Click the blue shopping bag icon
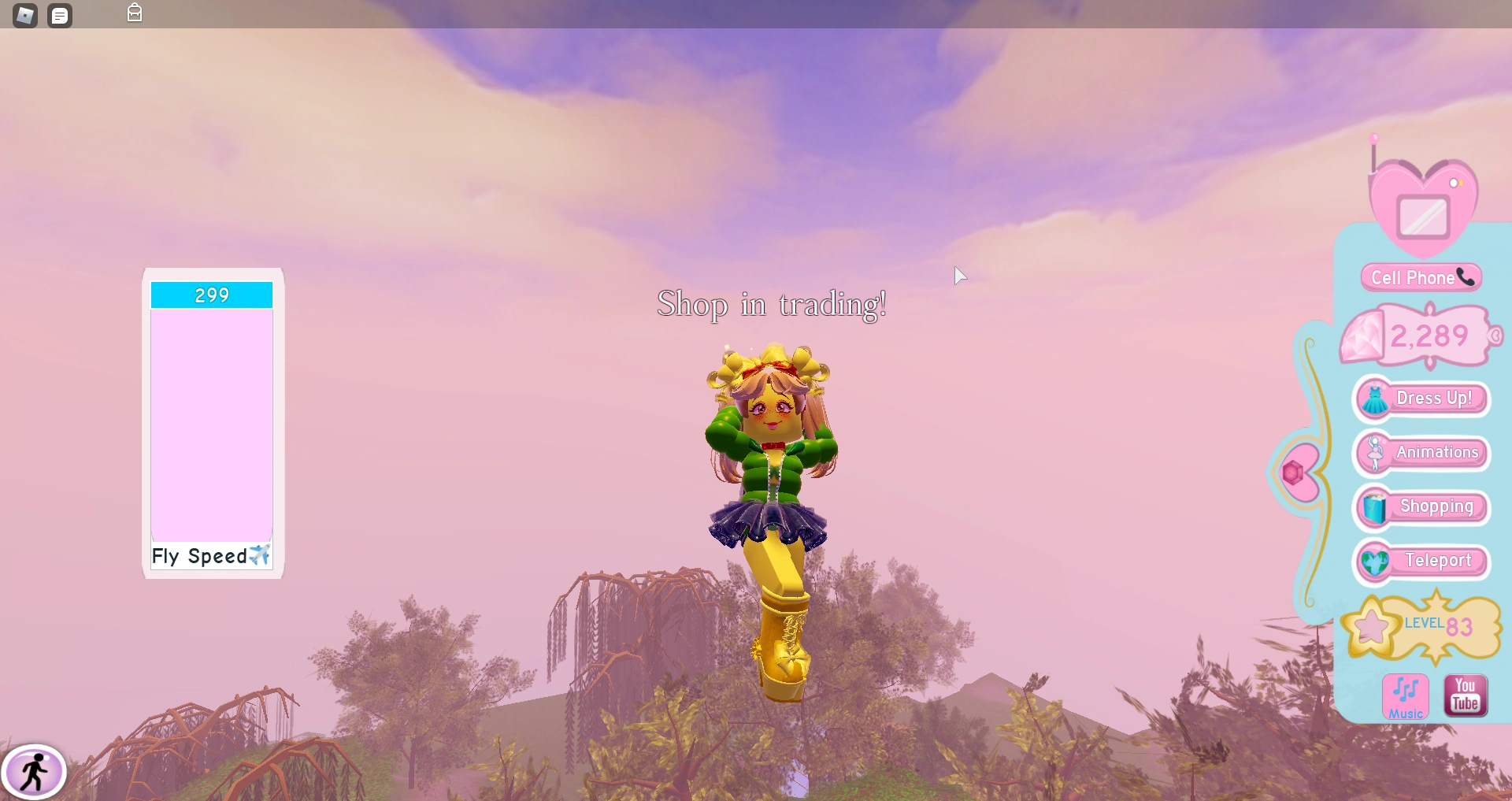This screenshot has height=801, width=1512. pos(1373,507)
